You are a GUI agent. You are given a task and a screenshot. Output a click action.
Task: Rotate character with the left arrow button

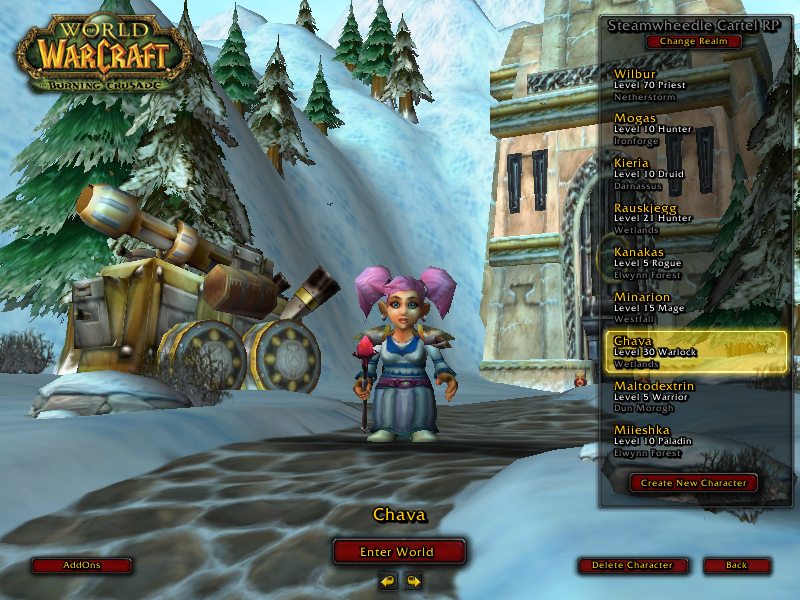coord(387,581)
